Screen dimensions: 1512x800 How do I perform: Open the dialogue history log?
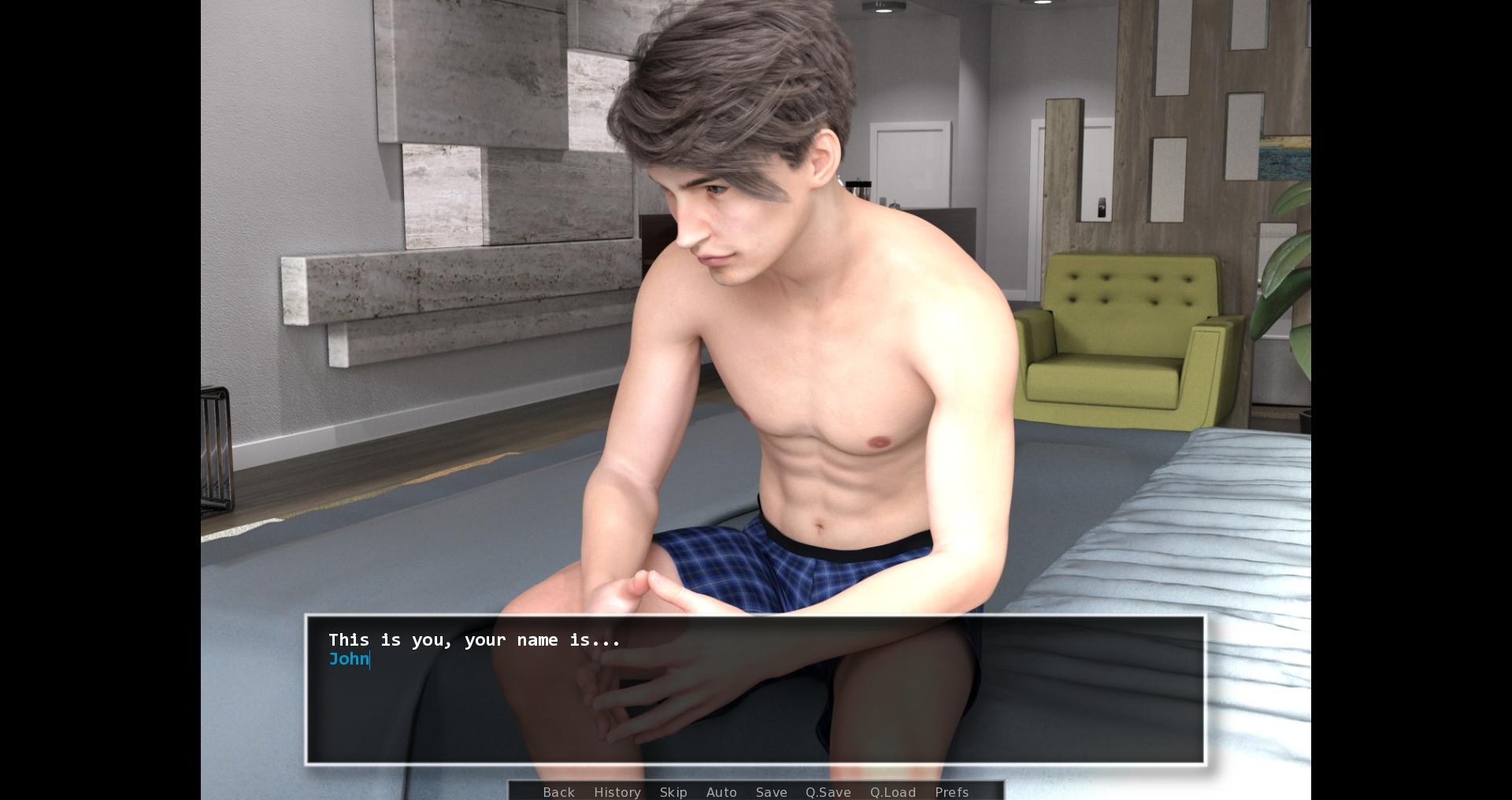617,792
